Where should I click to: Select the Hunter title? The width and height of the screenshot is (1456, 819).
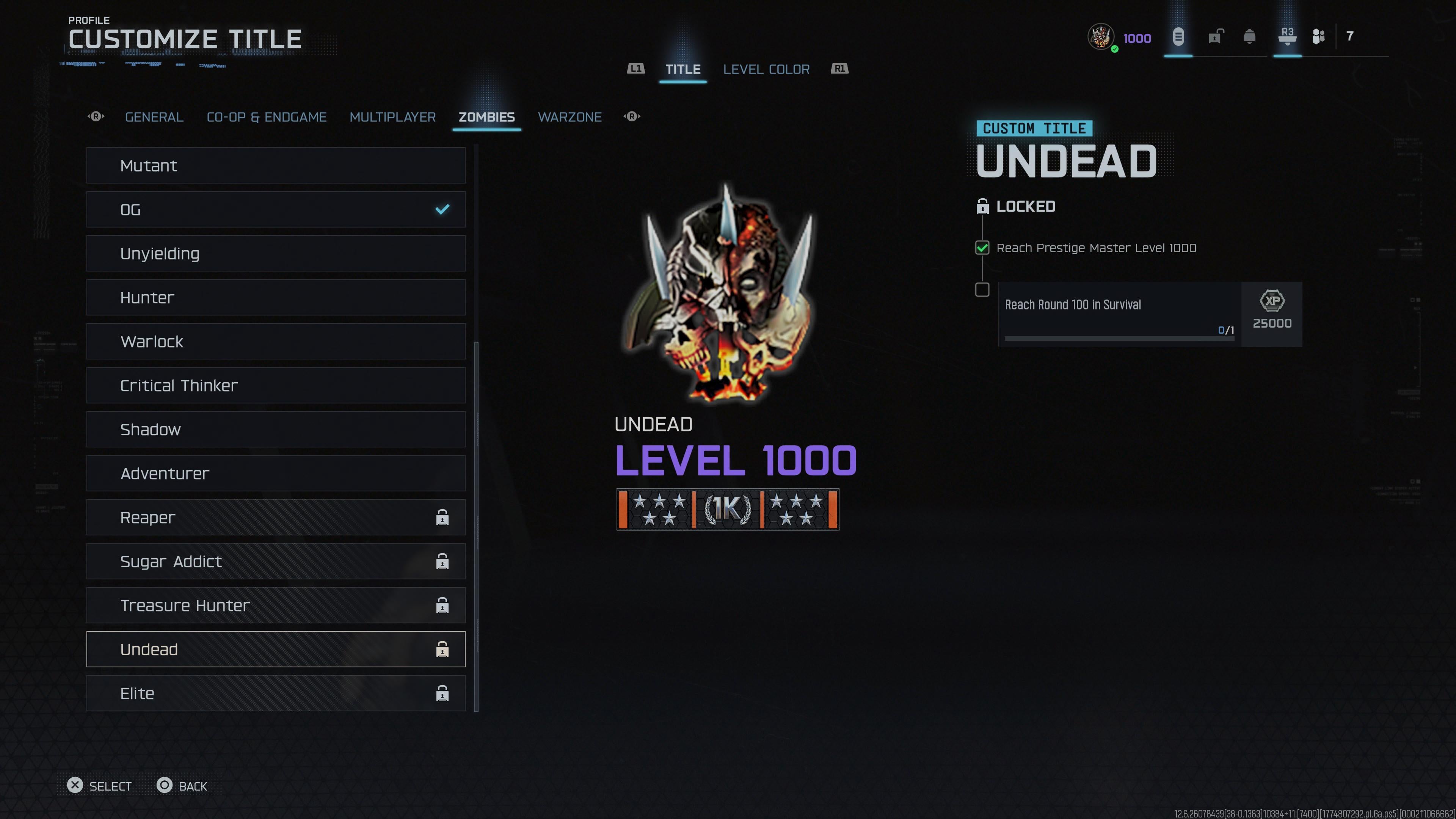(x=275, y=297)
